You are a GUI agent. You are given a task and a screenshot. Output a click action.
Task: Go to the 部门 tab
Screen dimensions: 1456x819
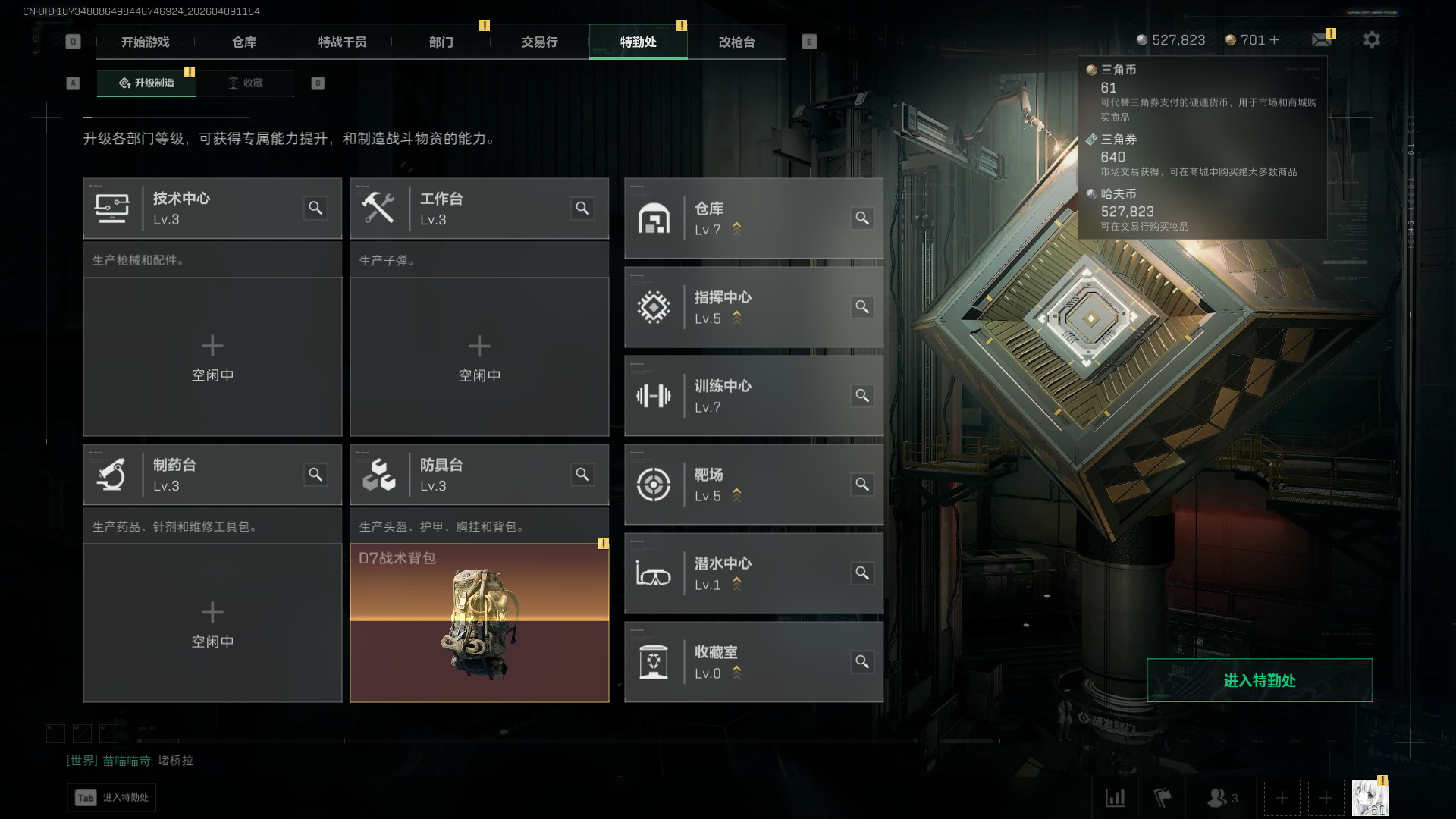(441, 42)
